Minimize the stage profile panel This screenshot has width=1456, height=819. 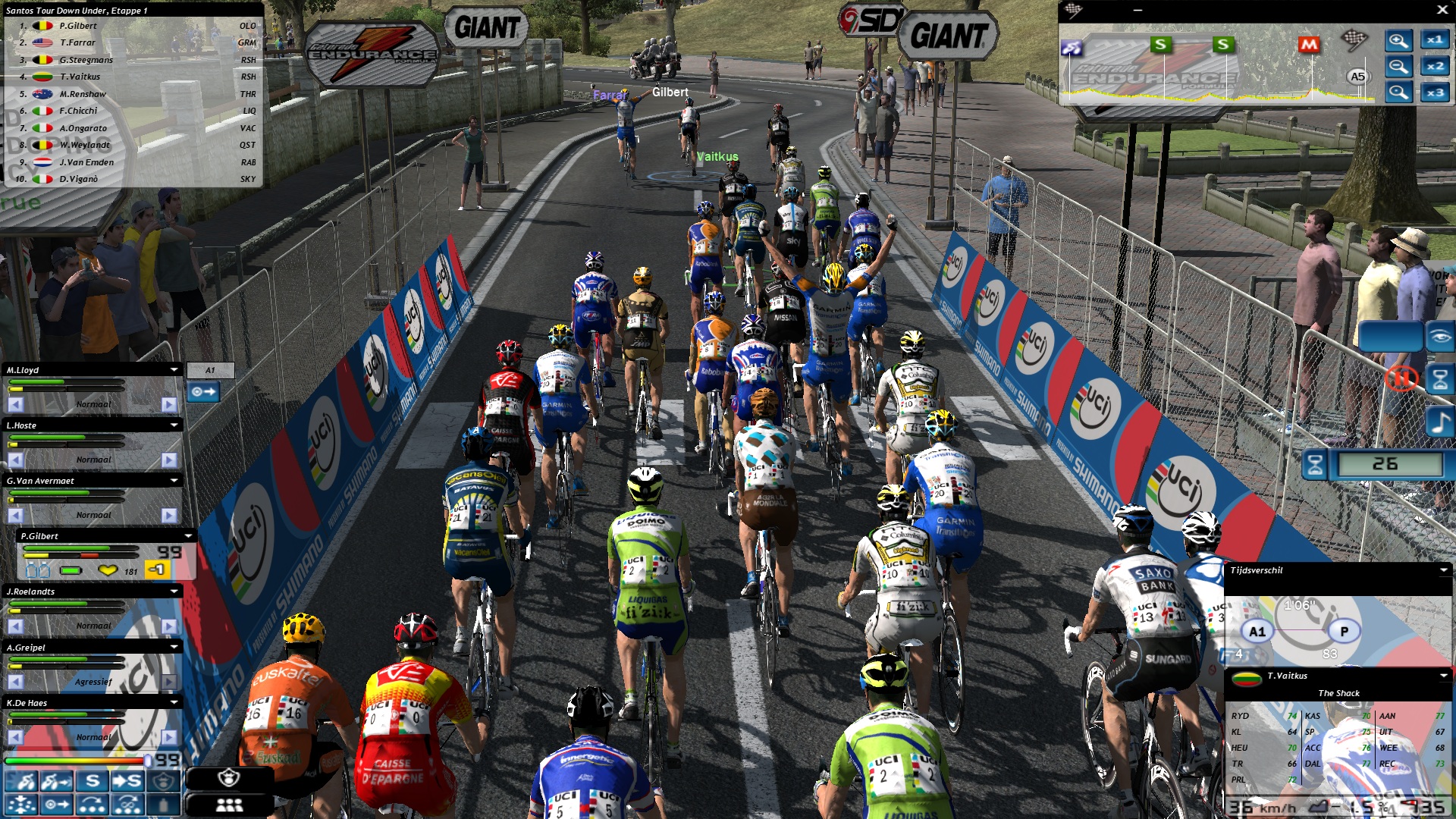[1137, 10]
